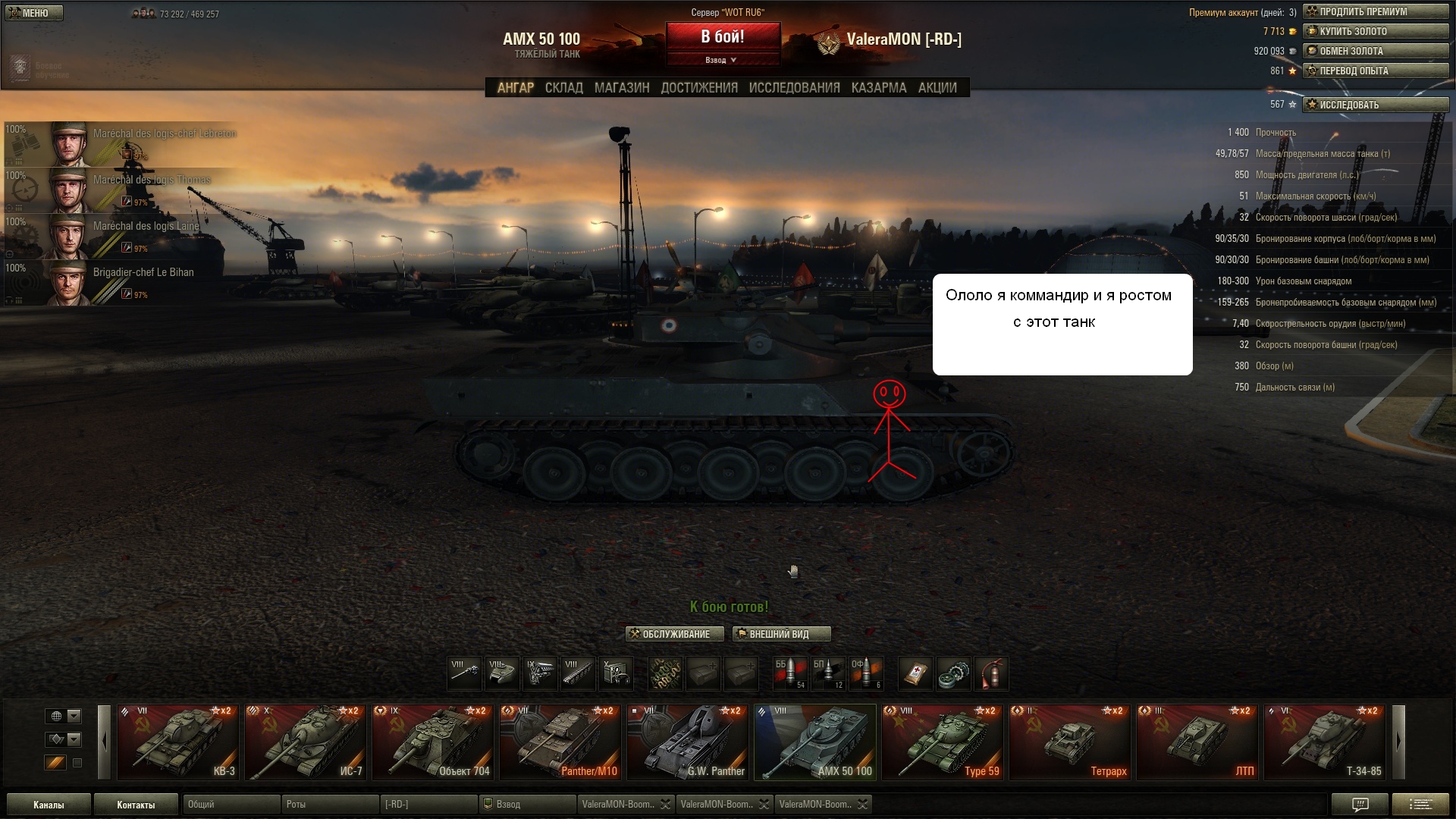Click ПРОДЛИТЬ ПРЕМИУМ button

pos(1376,11)
